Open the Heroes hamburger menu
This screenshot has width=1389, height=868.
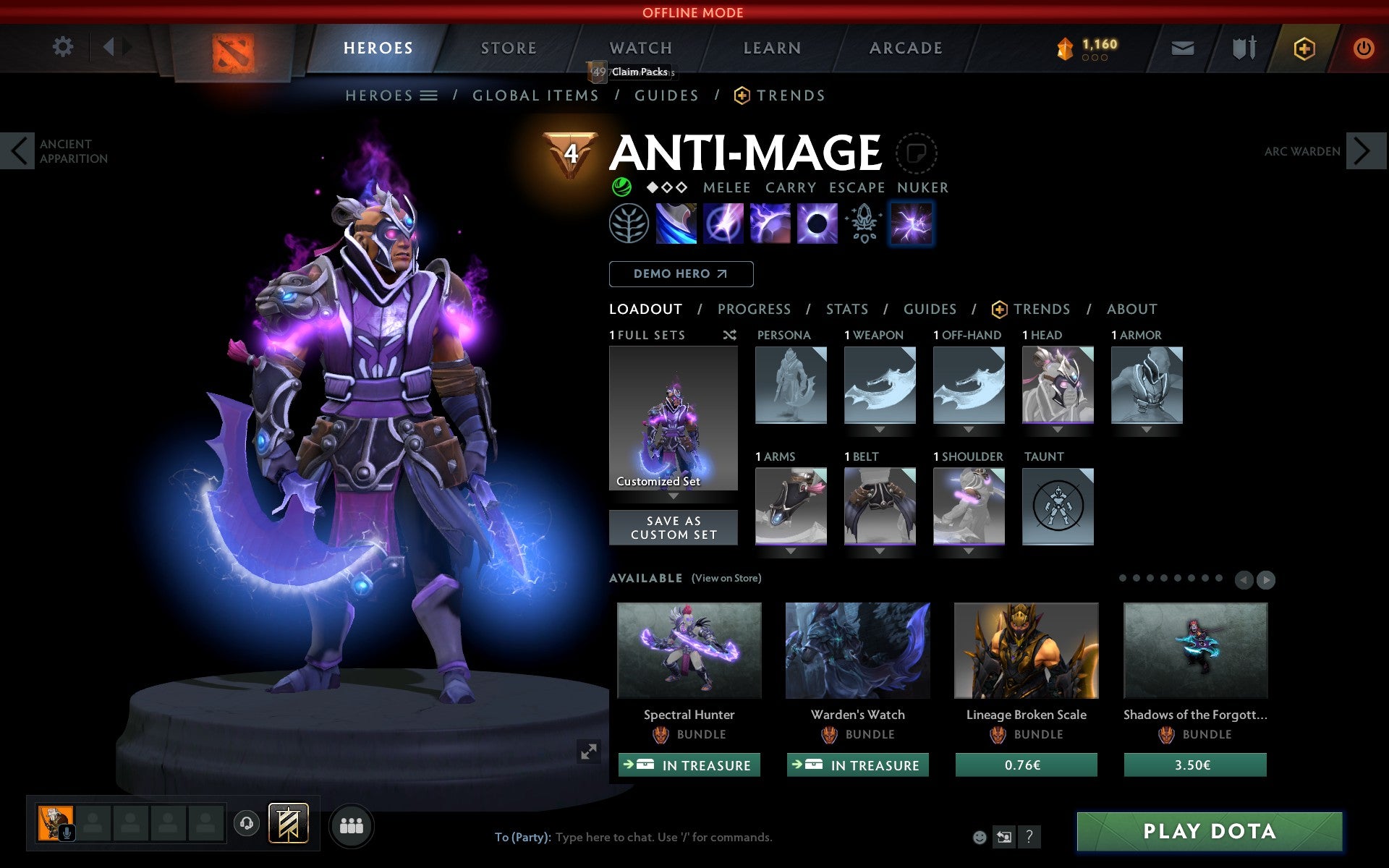coord(430,95)
